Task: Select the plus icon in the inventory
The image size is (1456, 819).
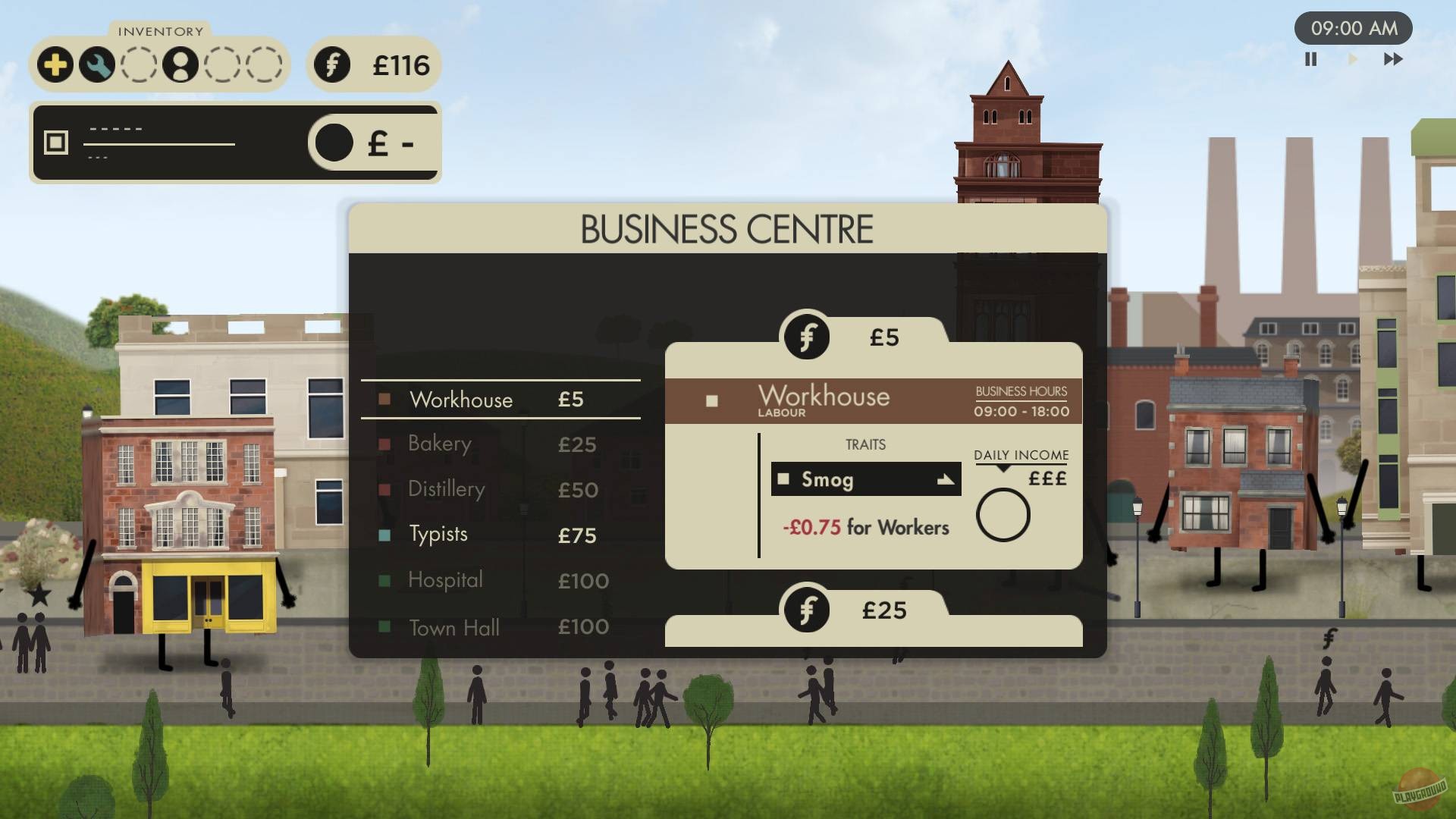Action: (55, 65)
